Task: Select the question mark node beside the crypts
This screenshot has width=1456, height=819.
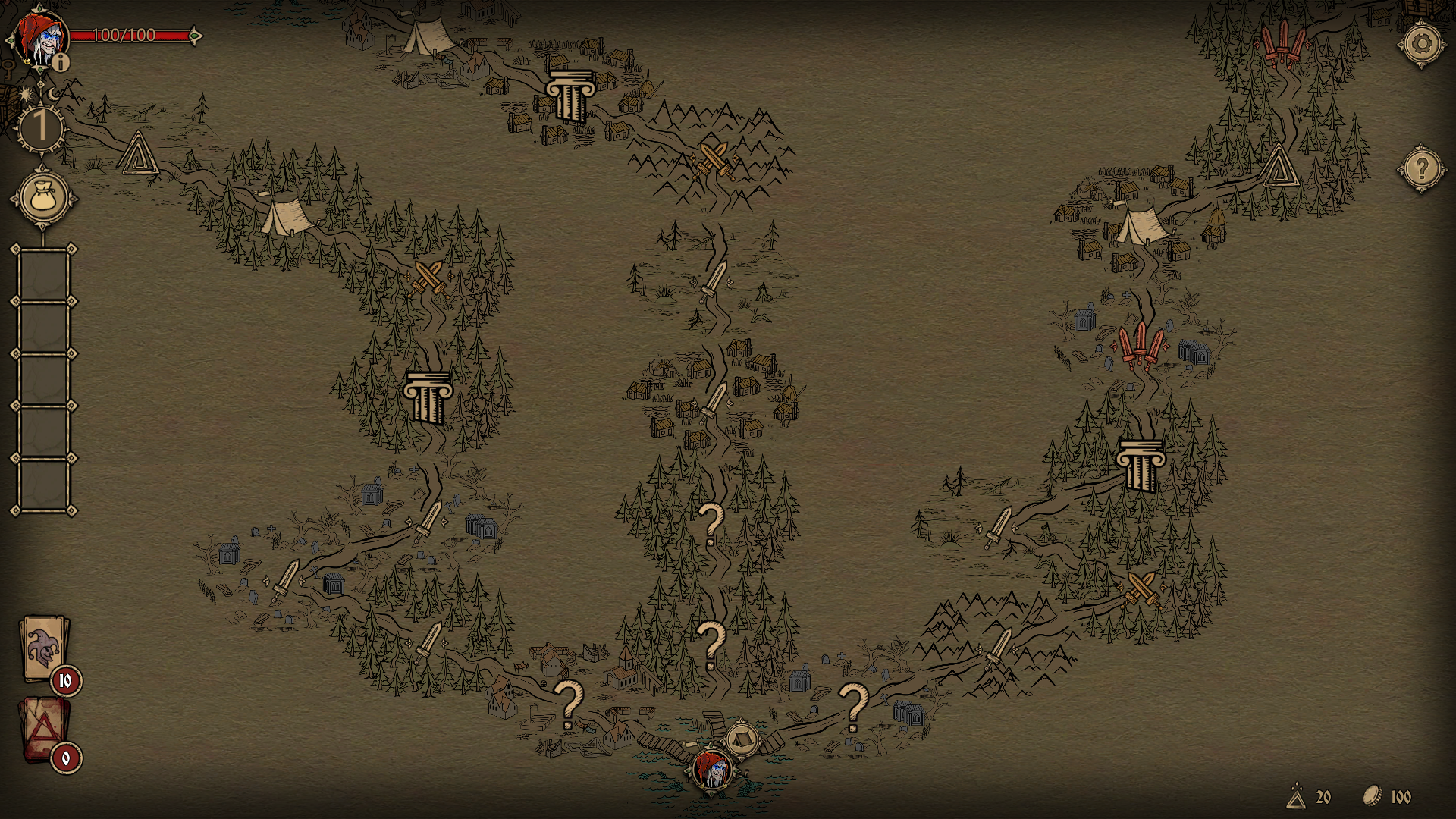Action: point(853,706)
